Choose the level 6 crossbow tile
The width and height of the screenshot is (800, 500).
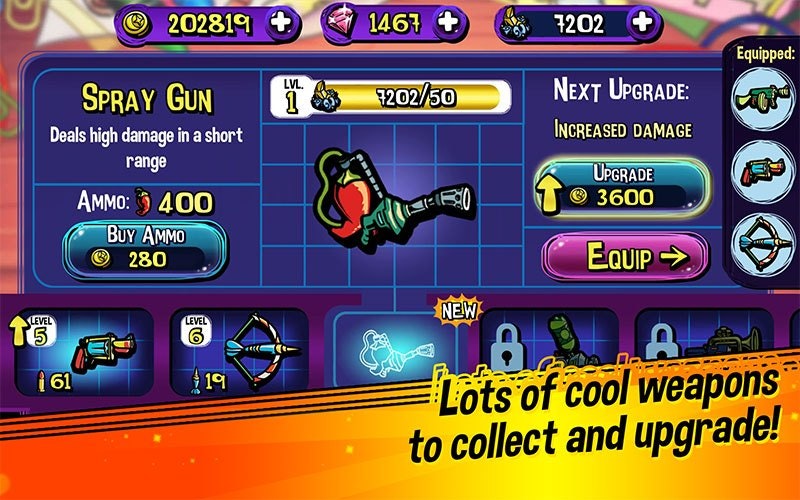coord(240,352)
